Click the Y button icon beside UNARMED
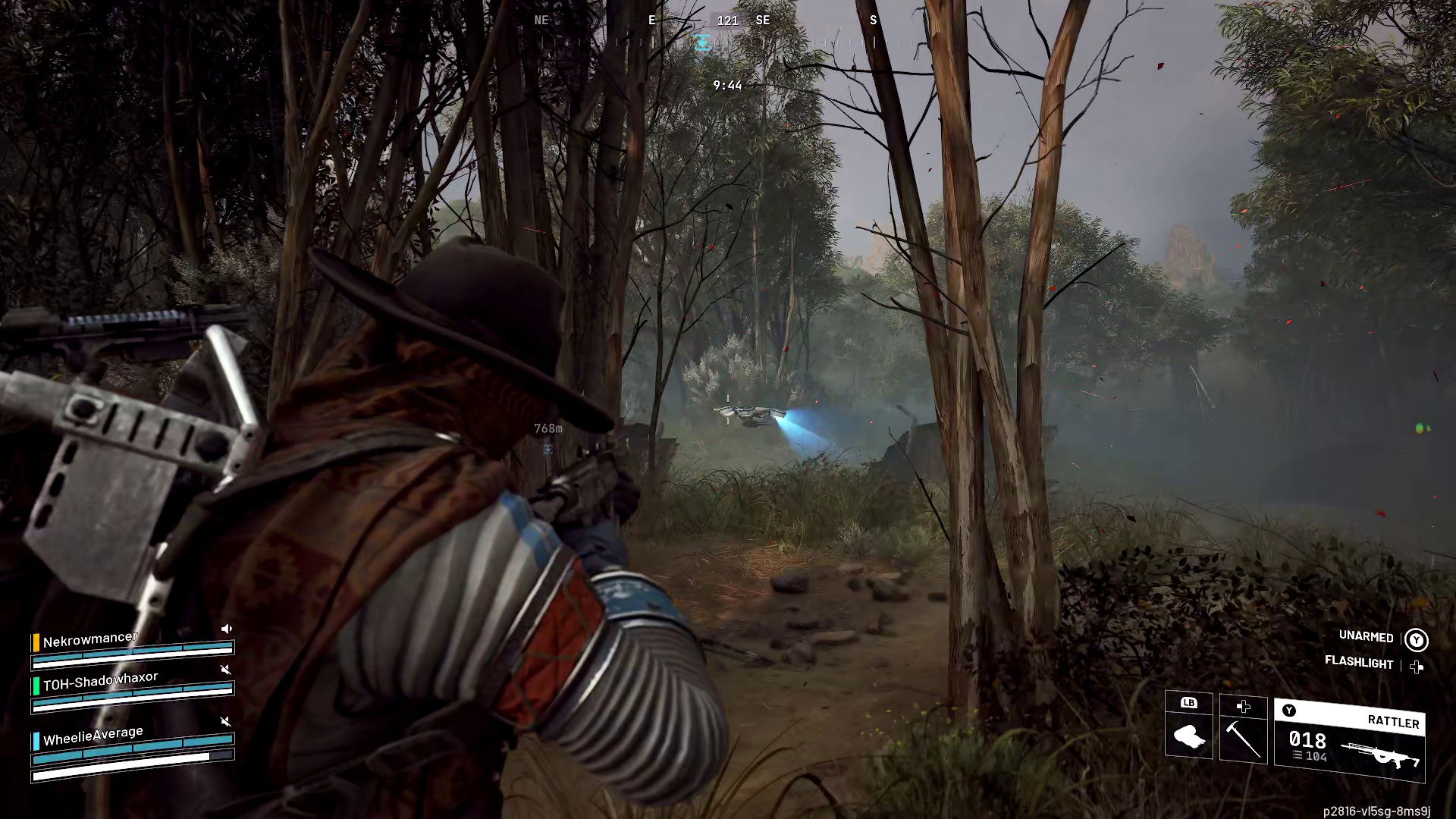Viewport: 1456px width, 819px height. (1415, 641)
